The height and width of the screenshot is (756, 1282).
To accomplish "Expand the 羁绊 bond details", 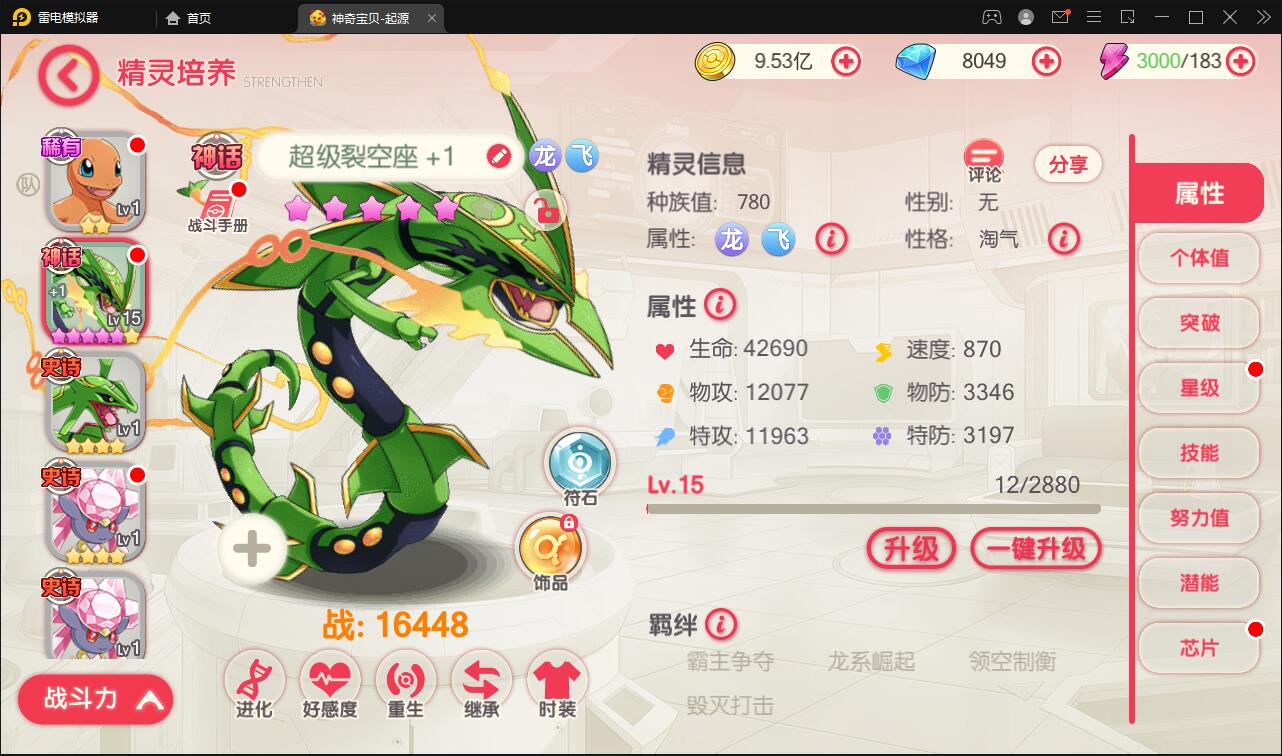I will (x=719, y=626).
